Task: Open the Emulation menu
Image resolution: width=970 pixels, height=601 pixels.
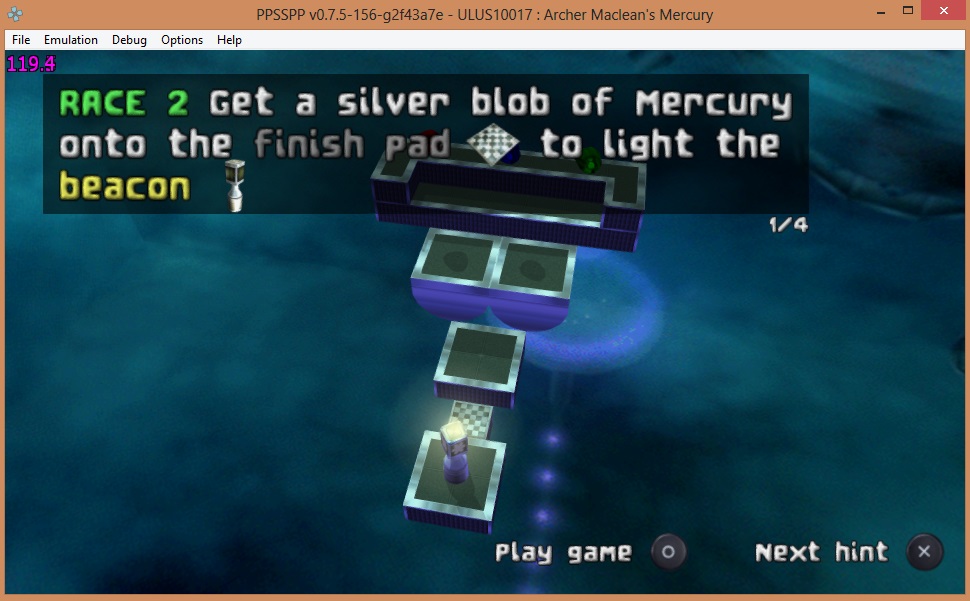Action: (71, 40)
